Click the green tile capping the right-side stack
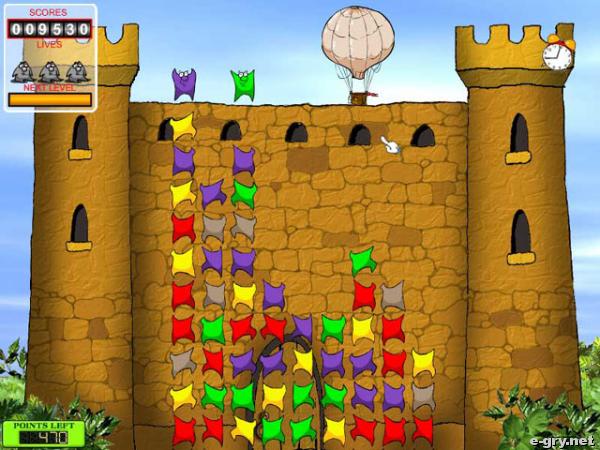Image resolution: width=600 pixels, height=450 pixels. [362, 261]
